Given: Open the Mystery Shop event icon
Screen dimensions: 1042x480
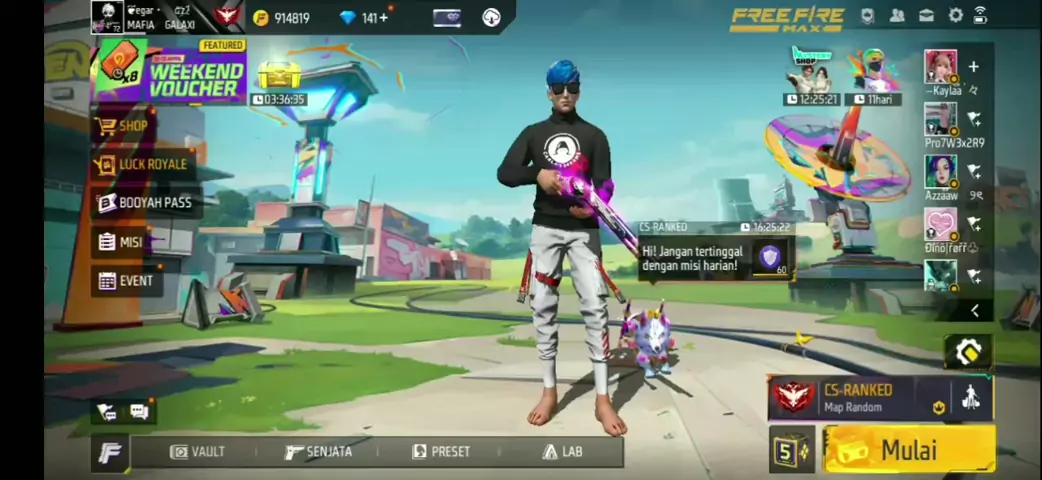Looking at the screenshot, I should 812,70.
